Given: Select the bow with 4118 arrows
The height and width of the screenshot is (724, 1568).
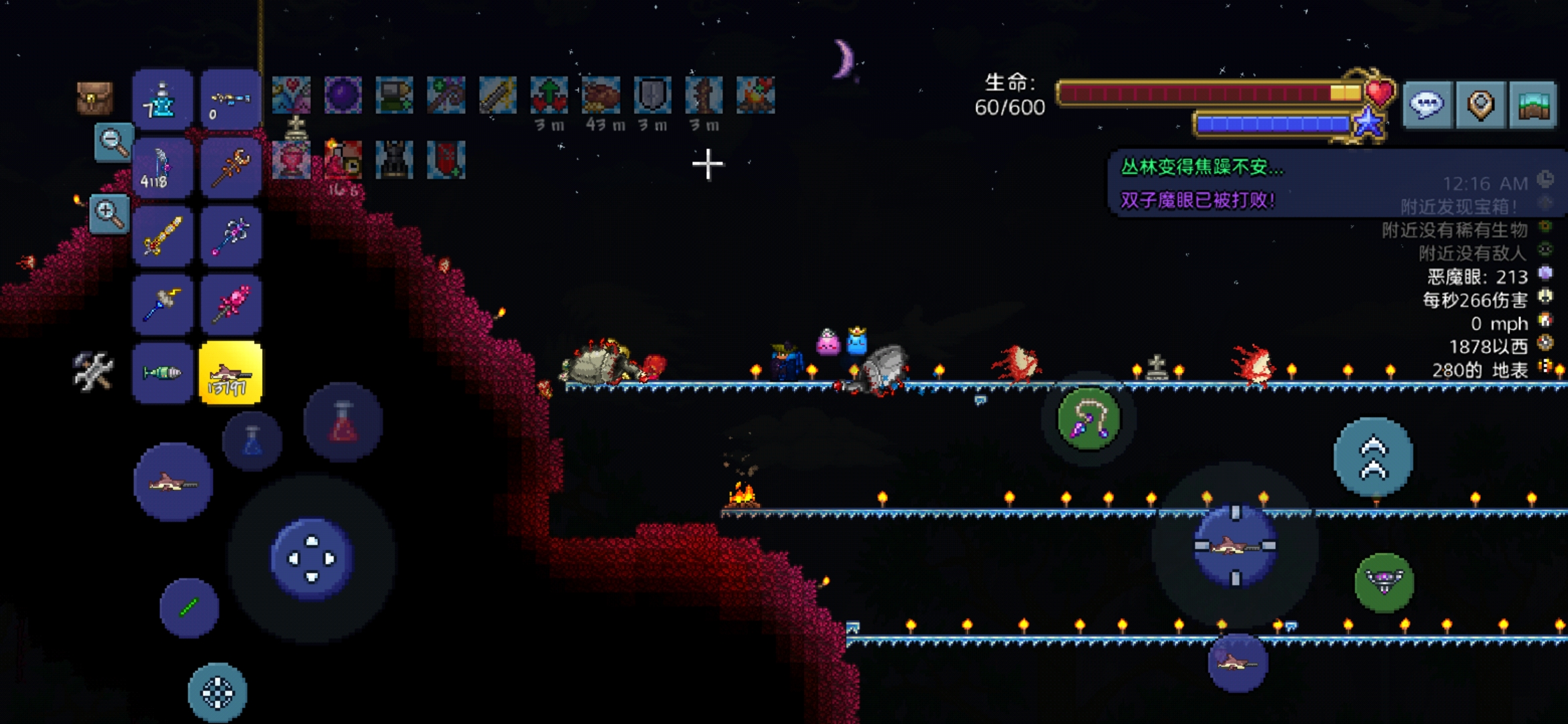Looking at the screenshot, I should click(162, 168).
